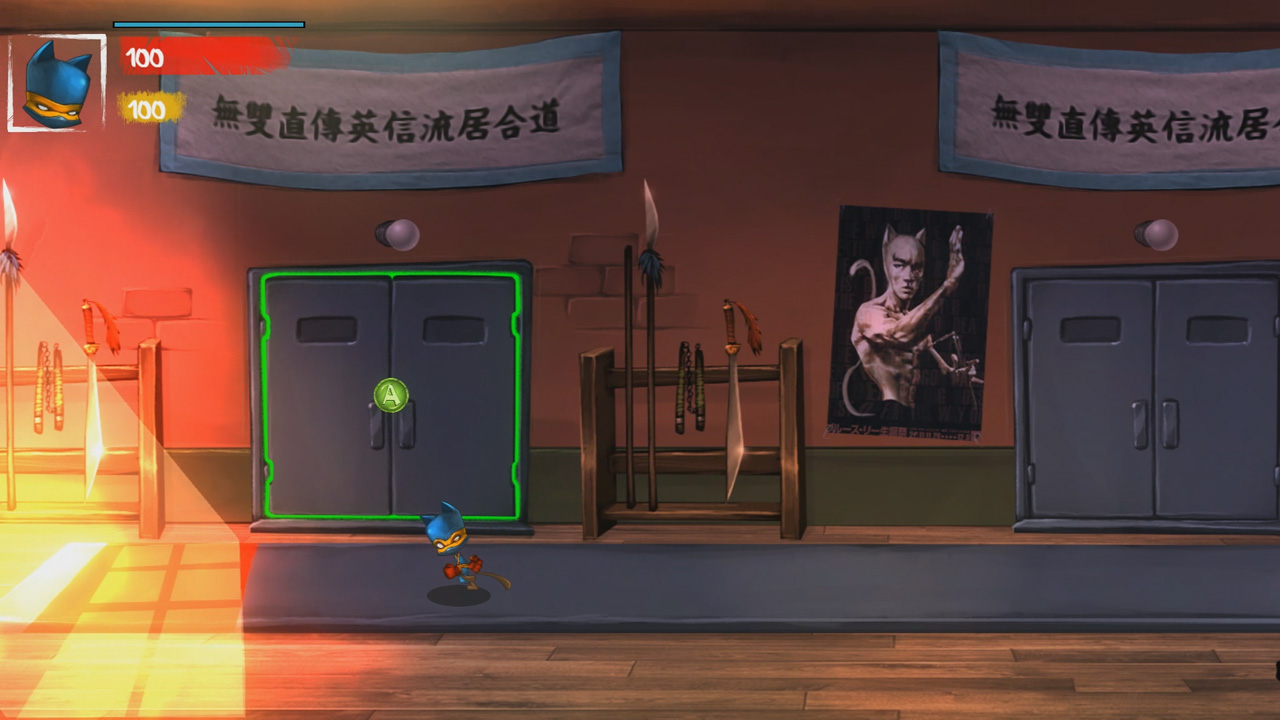The width and height of the screenshot is (1280, 720).
Task: Select the nunchucks on the weapon rack
Action: 690,390
